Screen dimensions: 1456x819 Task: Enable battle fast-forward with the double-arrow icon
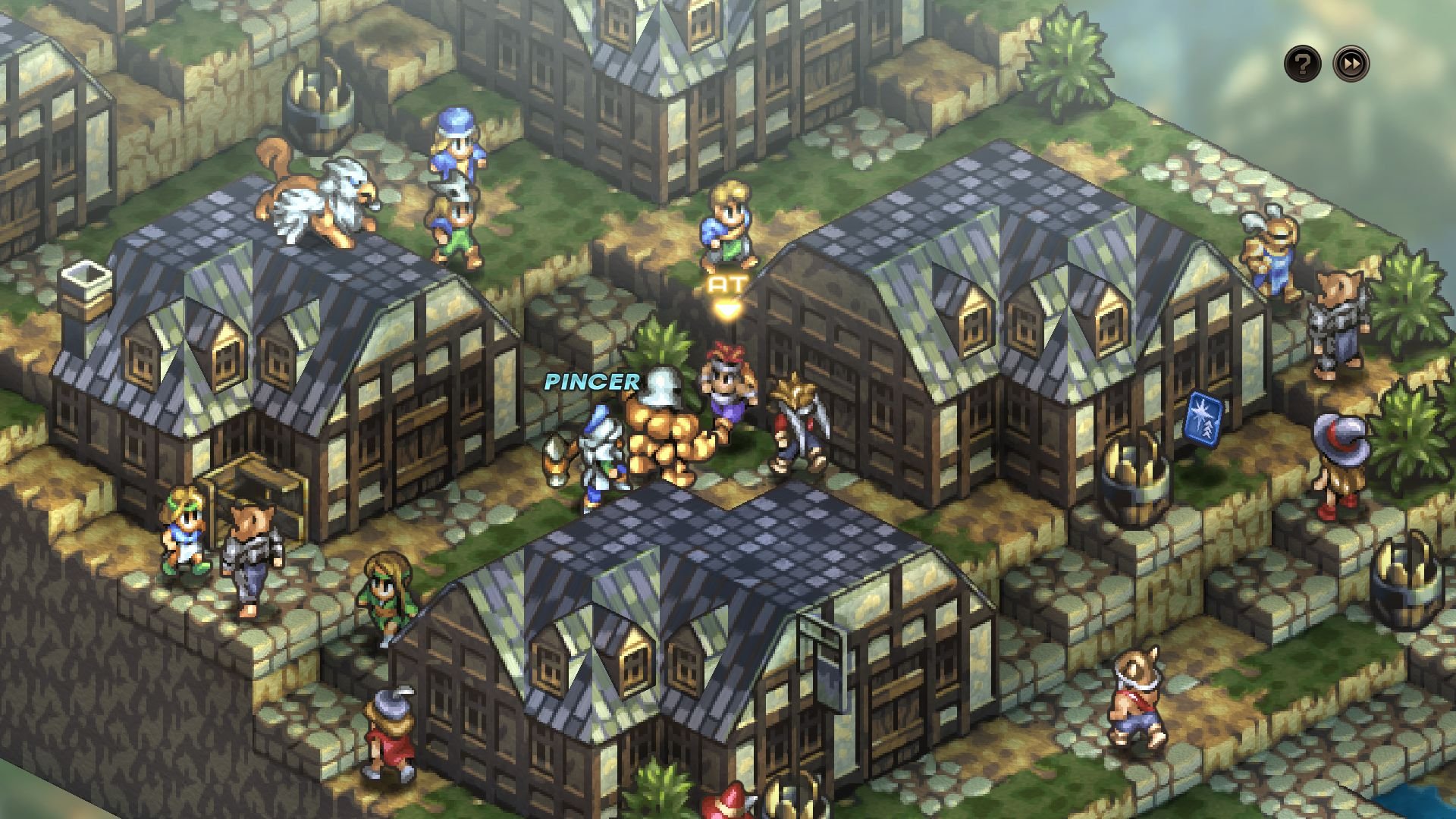point(1350,65)
